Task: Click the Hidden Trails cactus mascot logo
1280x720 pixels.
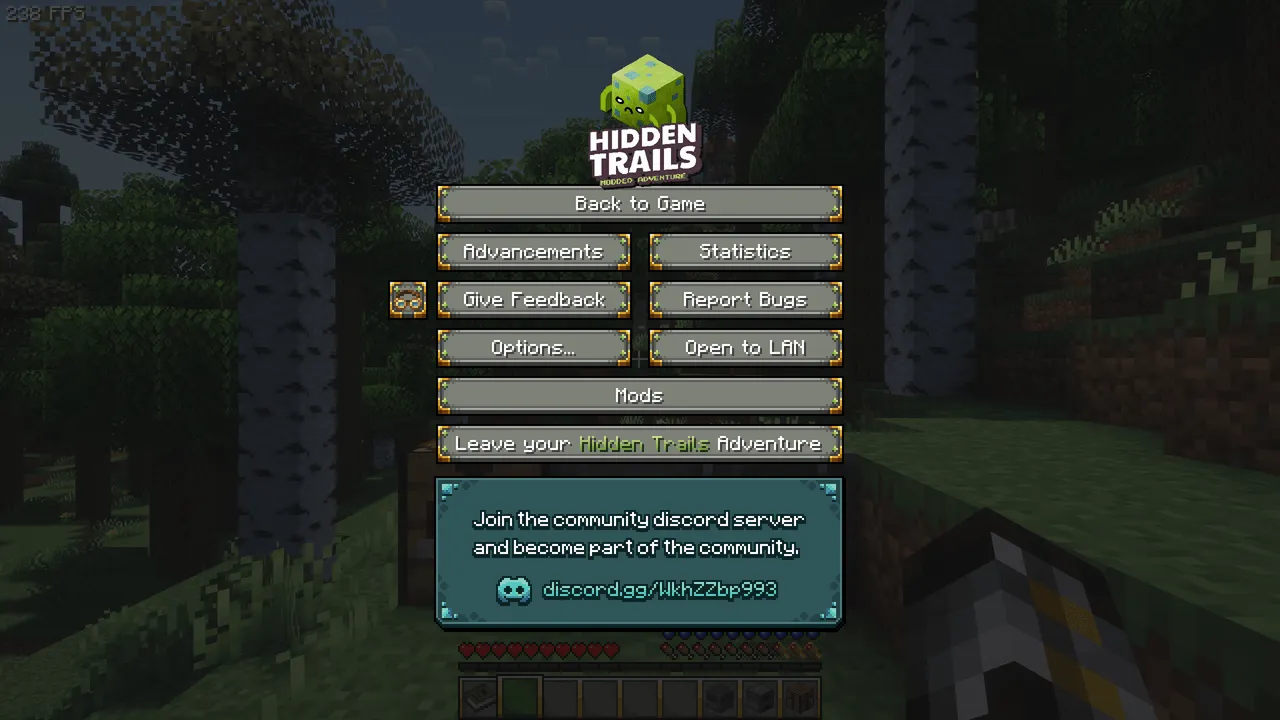Action: point(644,90)
